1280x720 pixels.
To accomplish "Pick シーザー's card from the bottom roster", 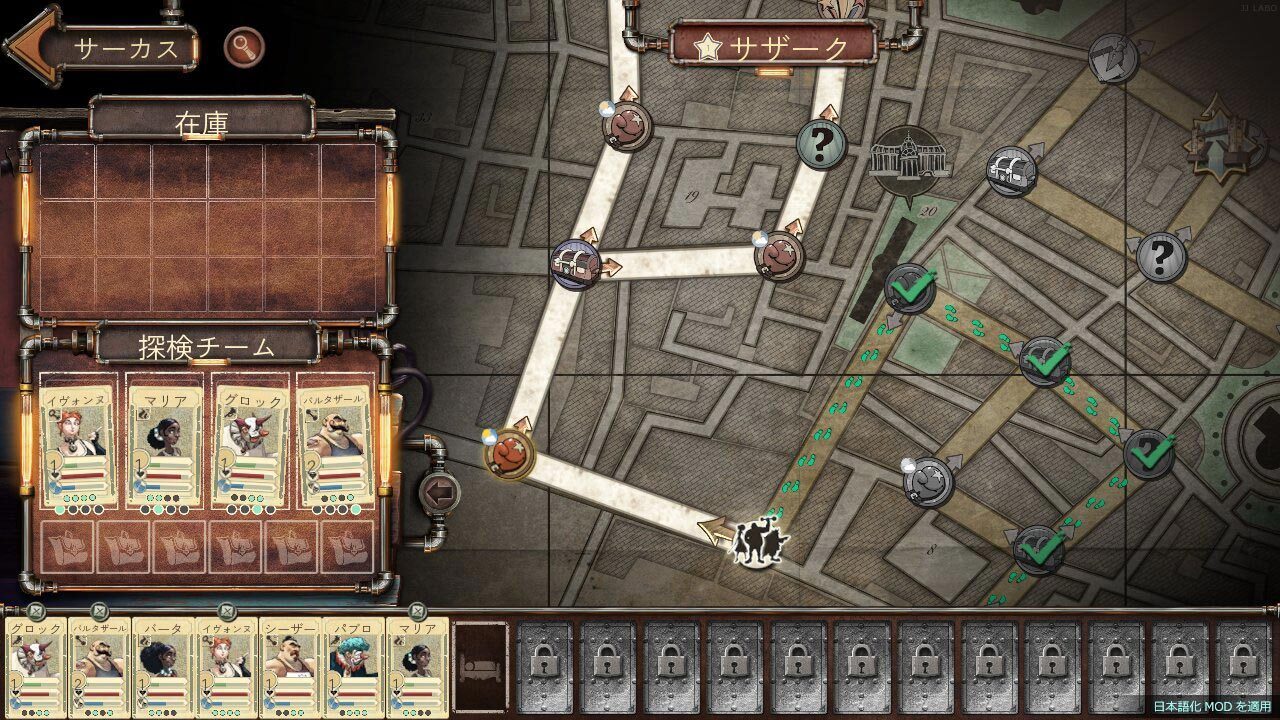I will (x=289, y=667).
